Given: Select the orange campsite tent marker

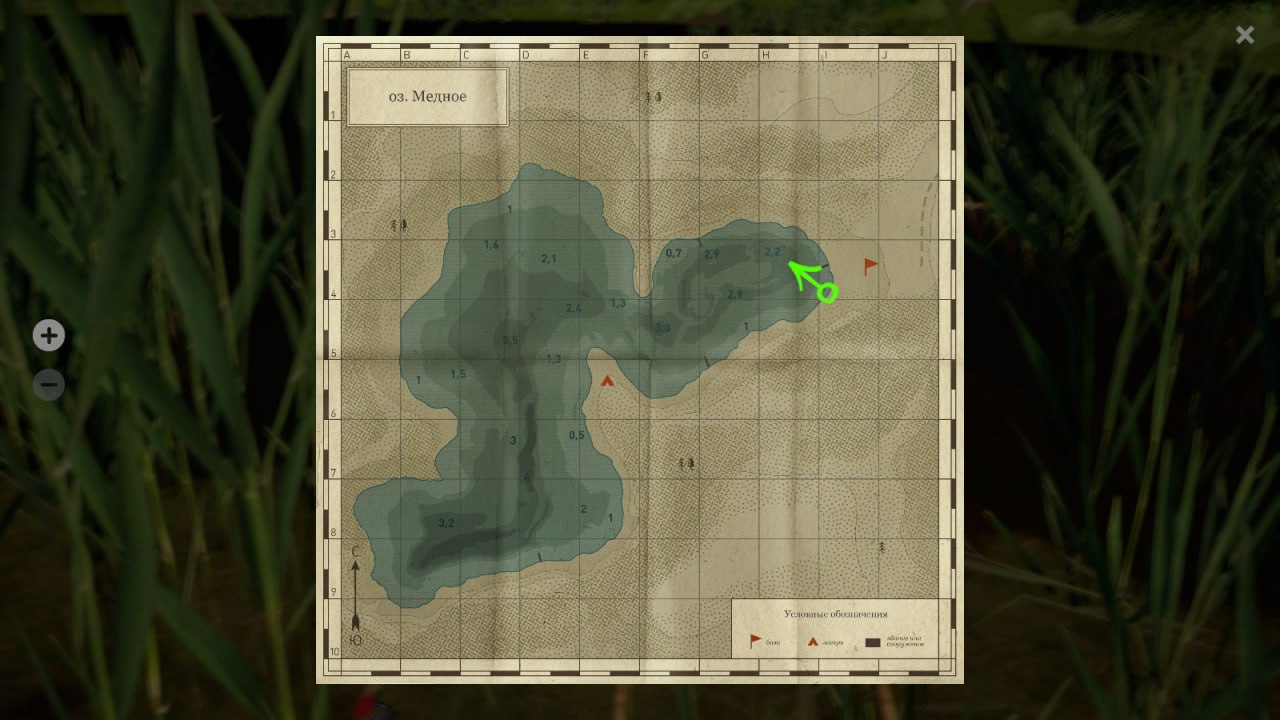Looking at the screenshot, I should (x=607, y=380).
